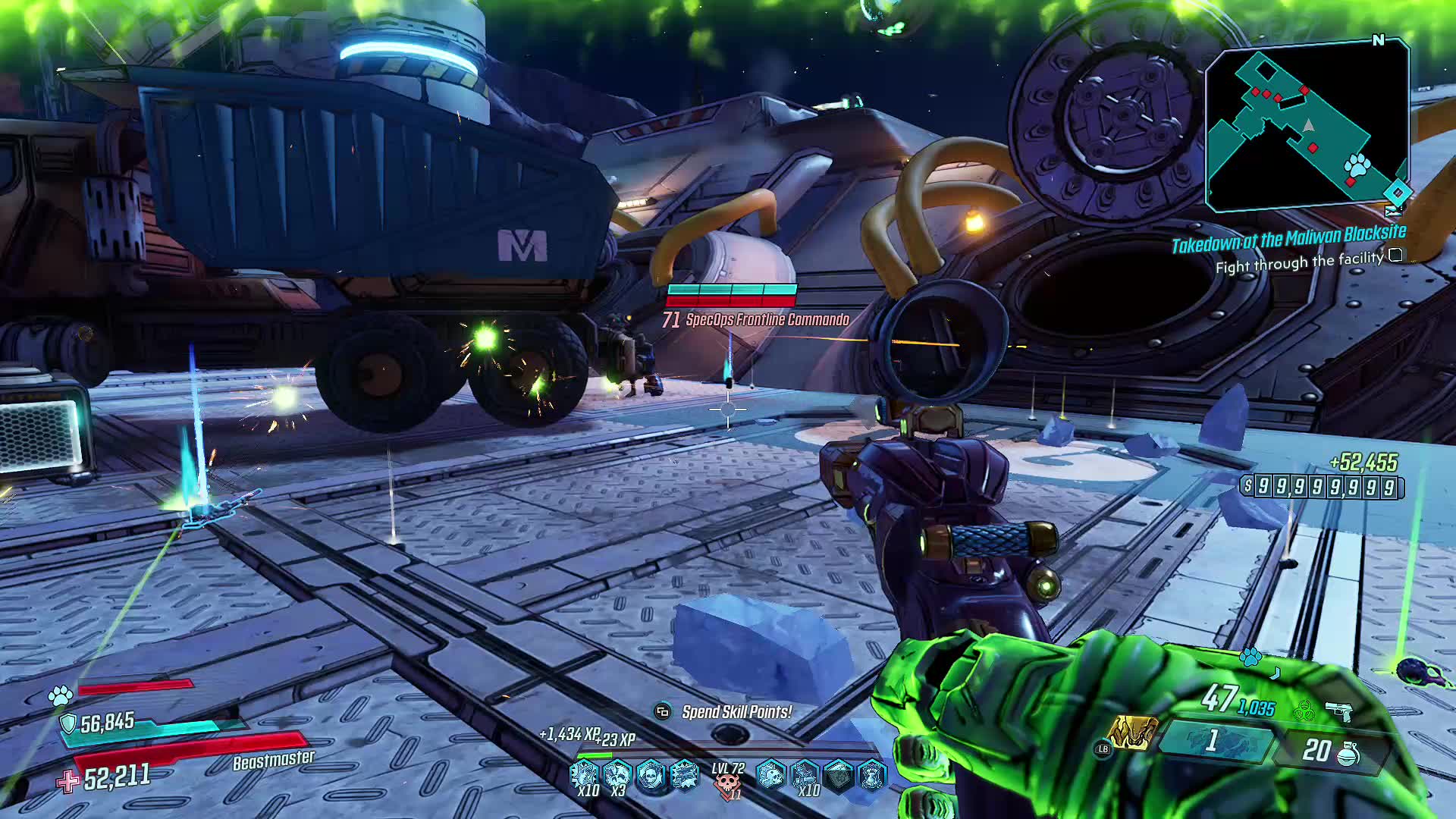Activate the gold creature action skill icon
This screenshot has height=819, width=1456.
pos(1131,733)
